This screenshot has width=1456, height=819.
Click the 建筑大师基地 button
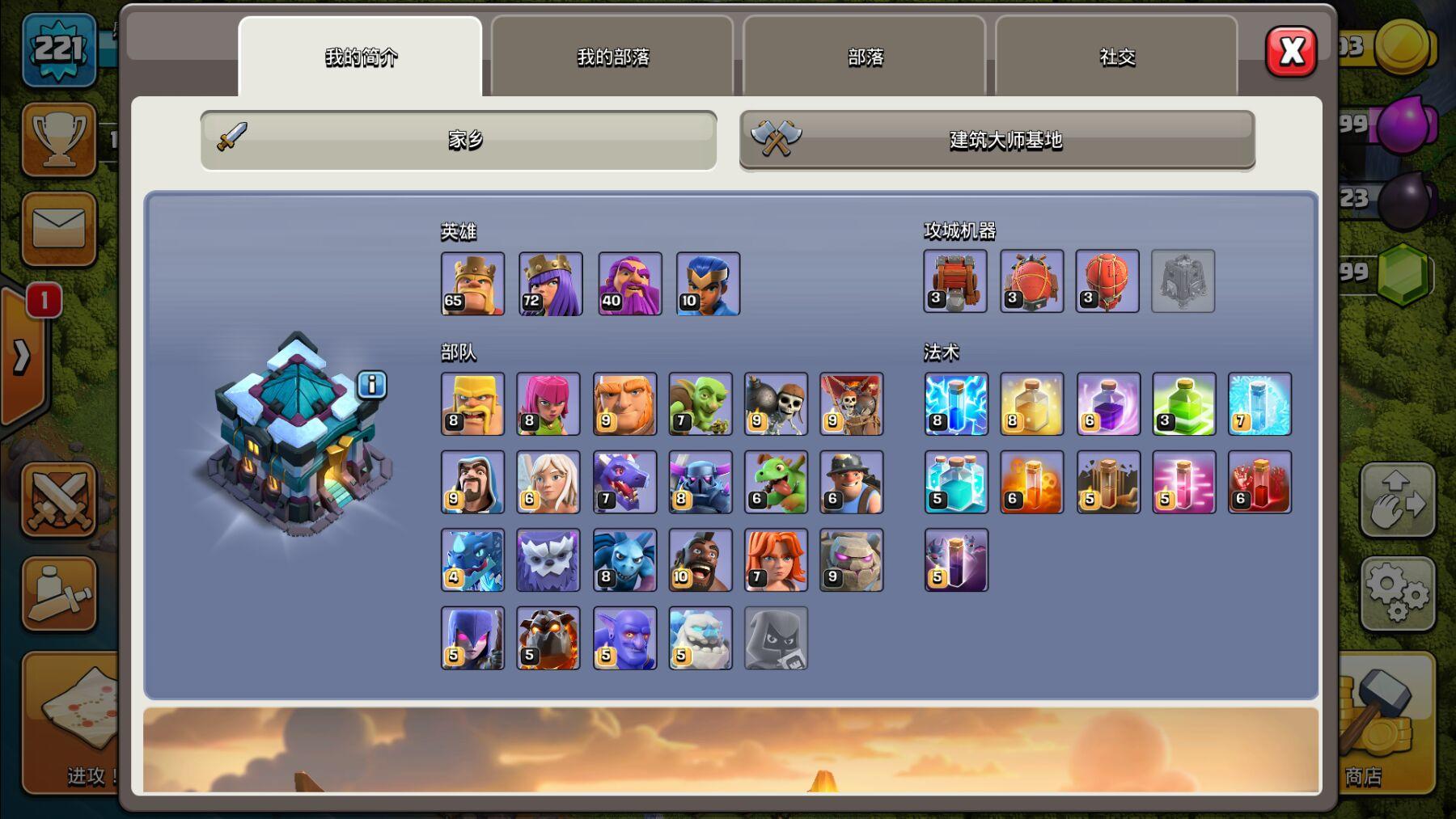coord(995,141)
